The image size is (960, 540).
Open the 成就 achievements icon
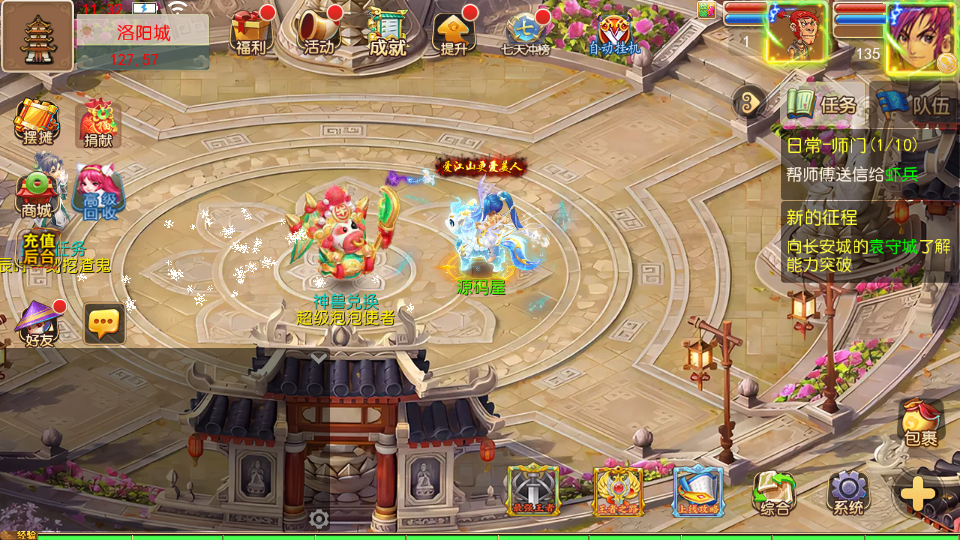pos(386,32)
